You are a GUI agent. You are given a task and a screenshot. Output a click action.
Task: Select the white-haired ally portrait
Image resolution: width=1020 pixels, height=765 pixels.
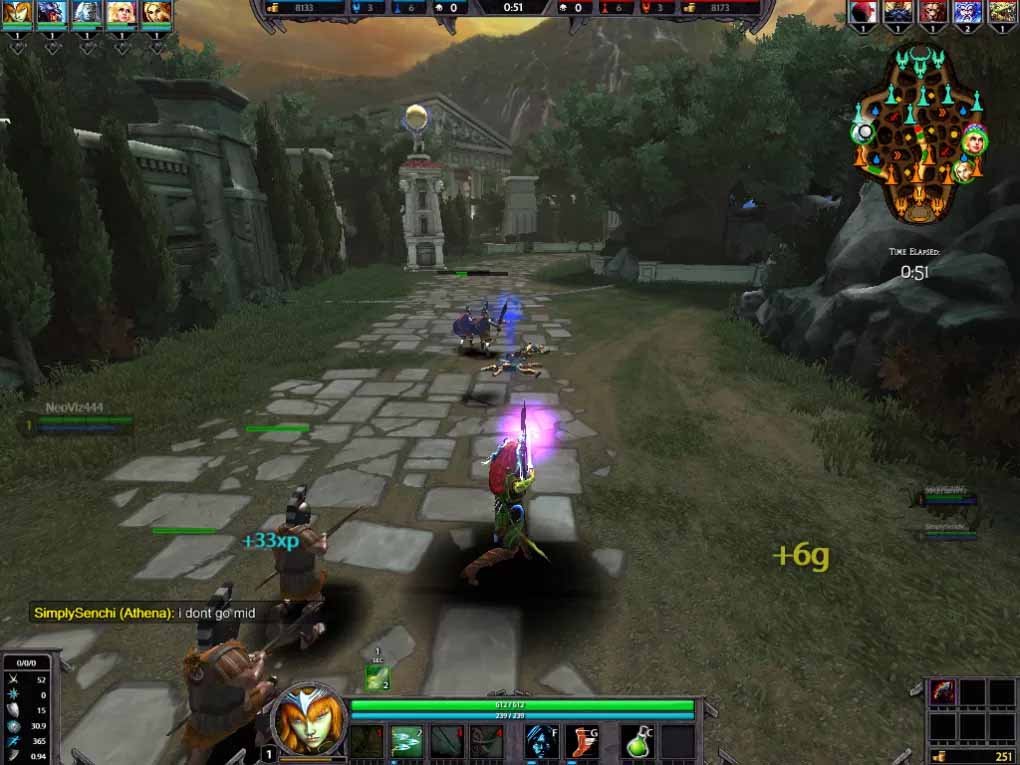point(88,12)
